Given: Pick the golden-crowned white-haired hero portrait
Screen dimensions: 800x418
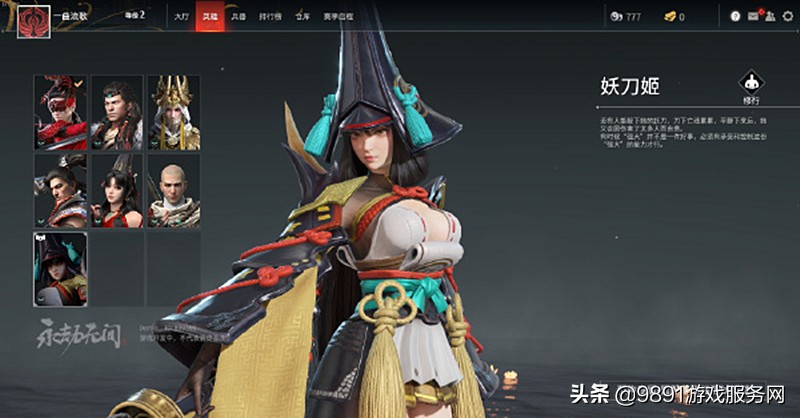Looking at the screenshot, I should pyautogui.click(x=174, y=112).
